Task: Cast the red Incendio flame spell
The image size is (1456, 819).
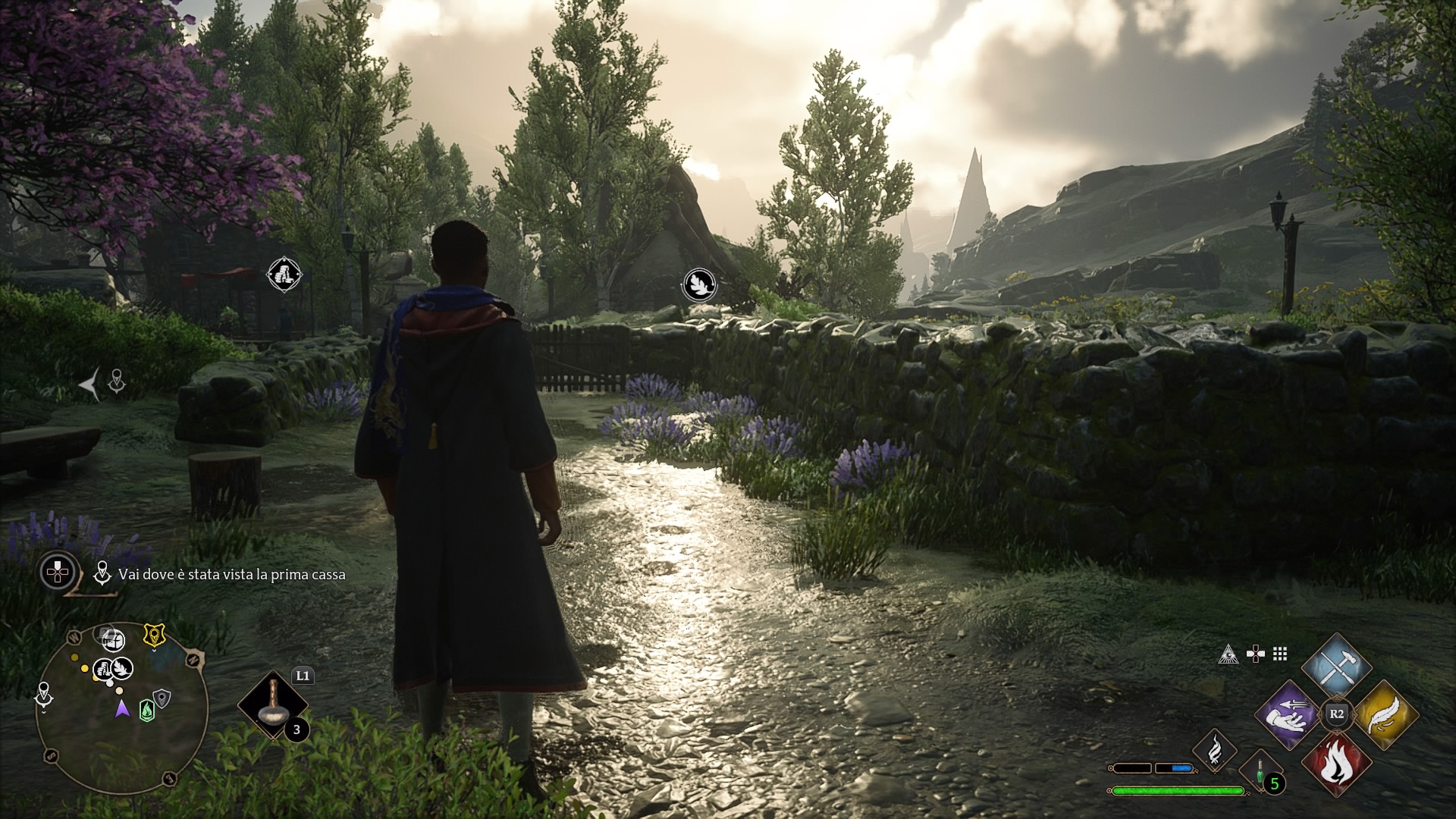Action: tap(1336, 763)
